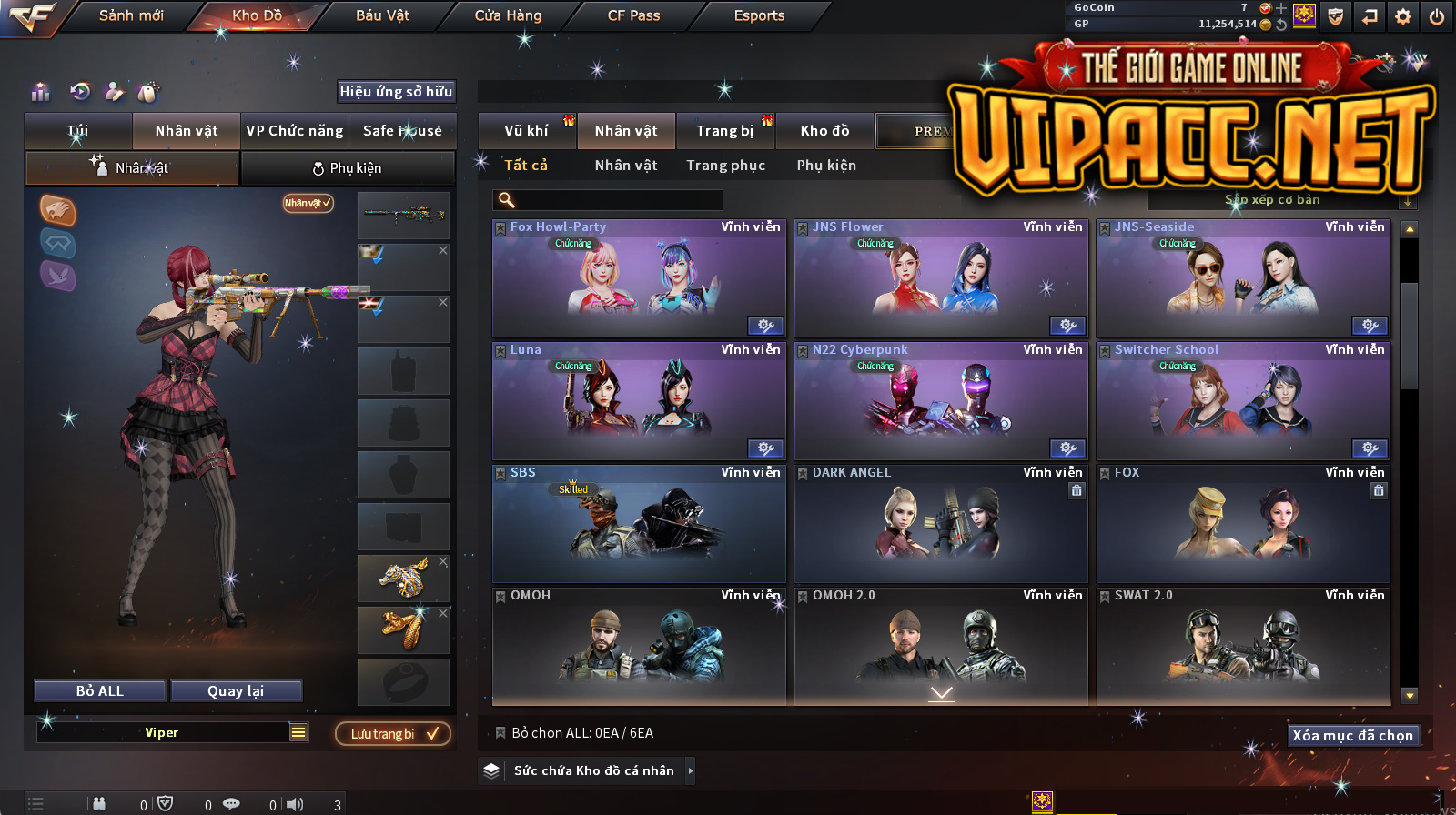Click Xóa mục đã chọn button
The width and height of the screenshot is (1456, 815).
(x=1352, y=735)
